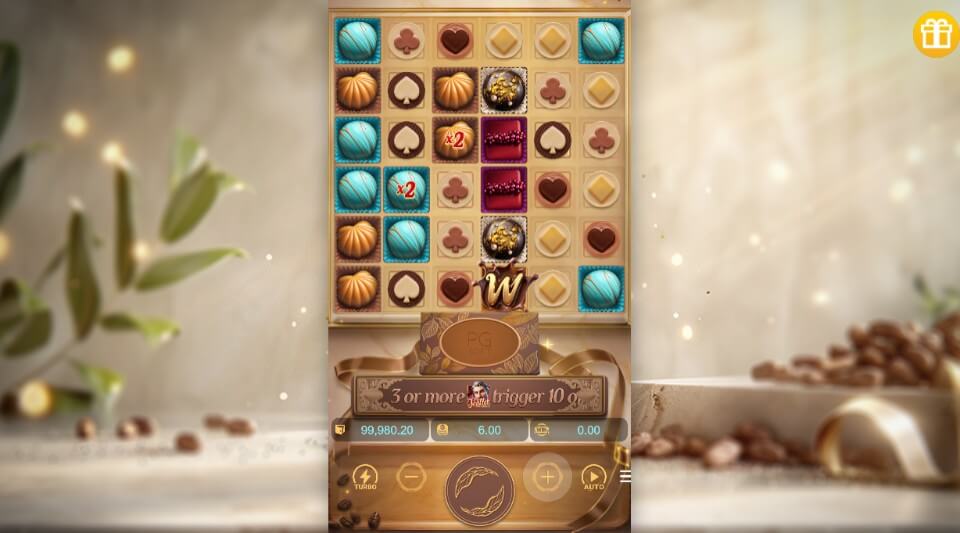
Task: Tap the win amount icon
Action: [543, 430]
